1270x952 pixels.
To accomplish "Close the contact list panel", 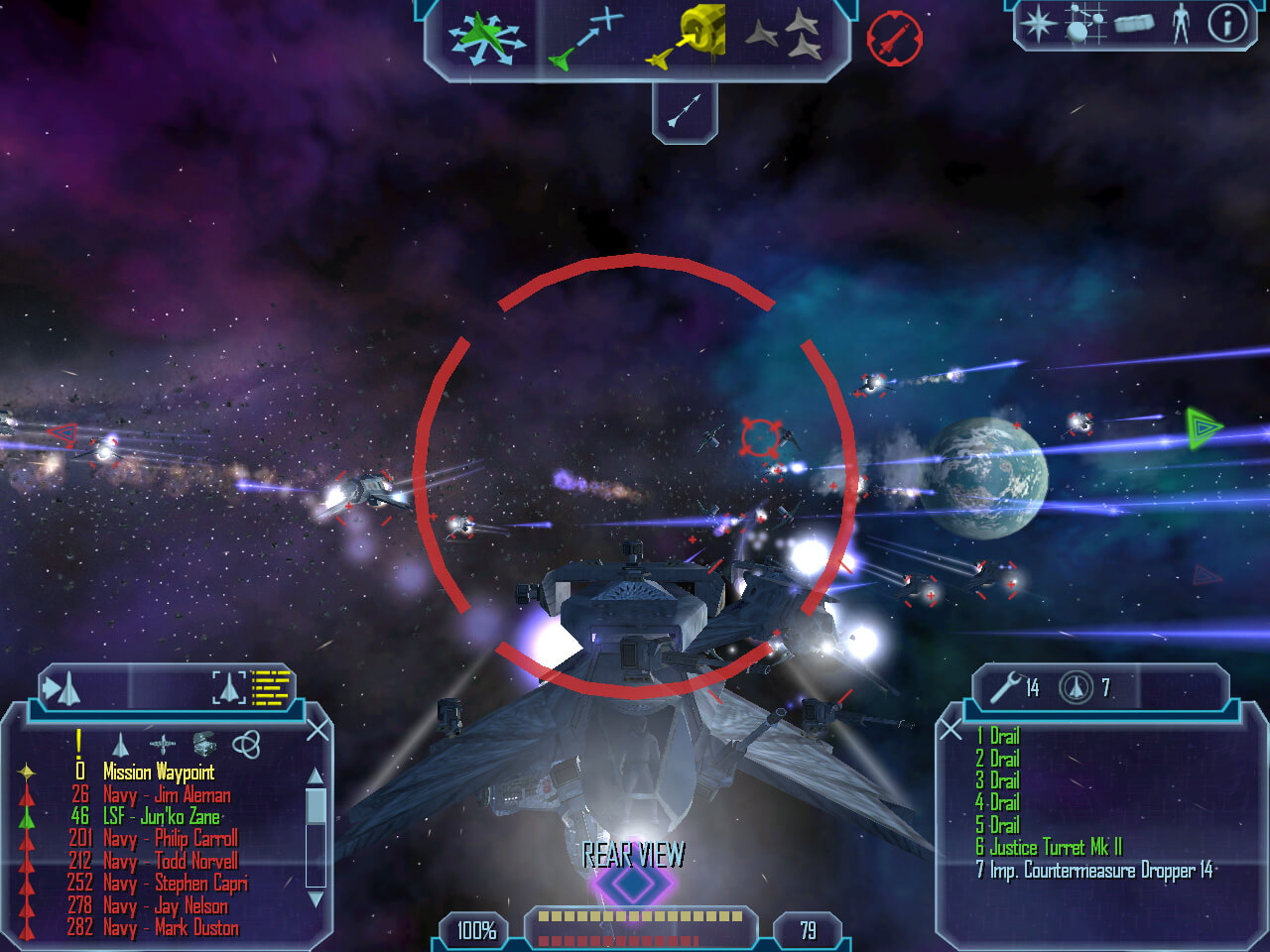I will click(x=317, y=731).
